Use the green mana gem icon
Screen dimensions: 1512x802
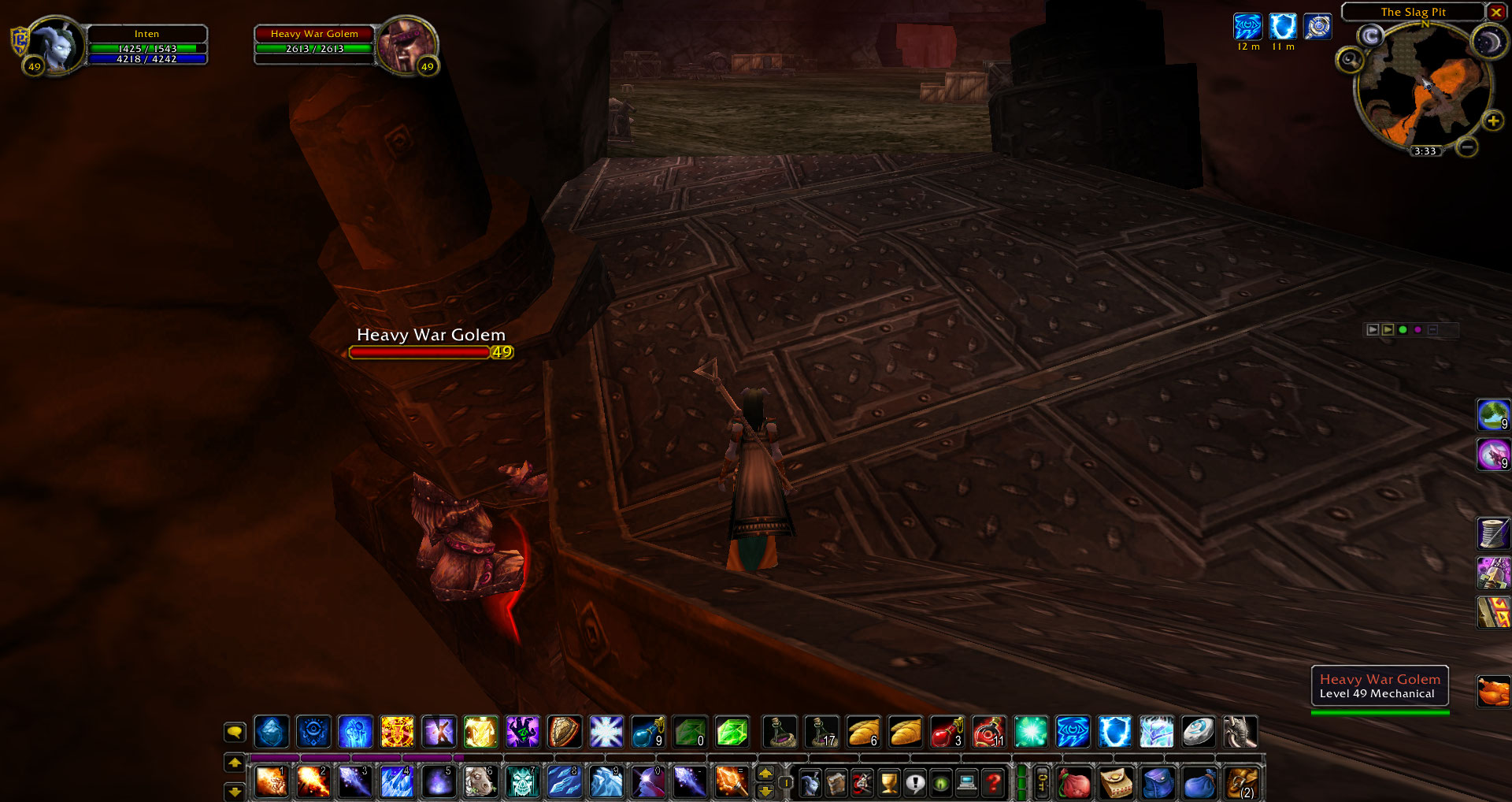732,732
